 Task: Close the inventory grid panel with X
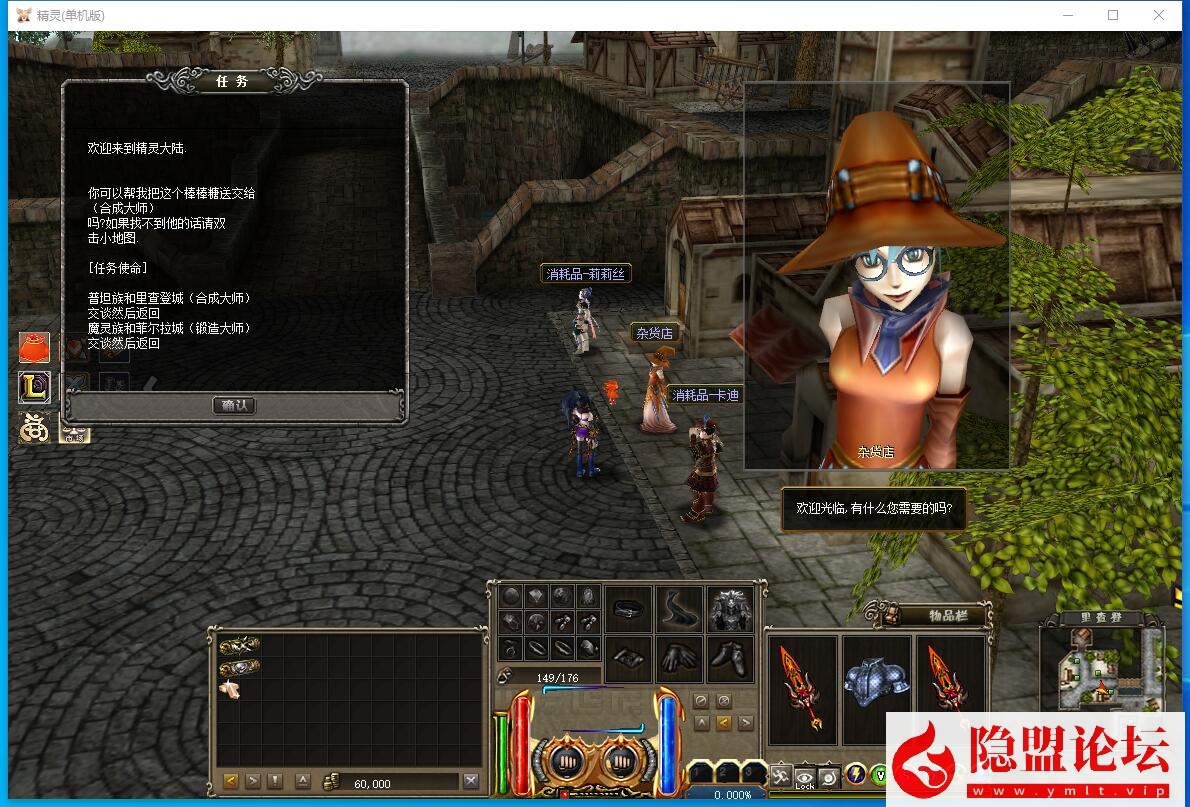coord(471,782)
